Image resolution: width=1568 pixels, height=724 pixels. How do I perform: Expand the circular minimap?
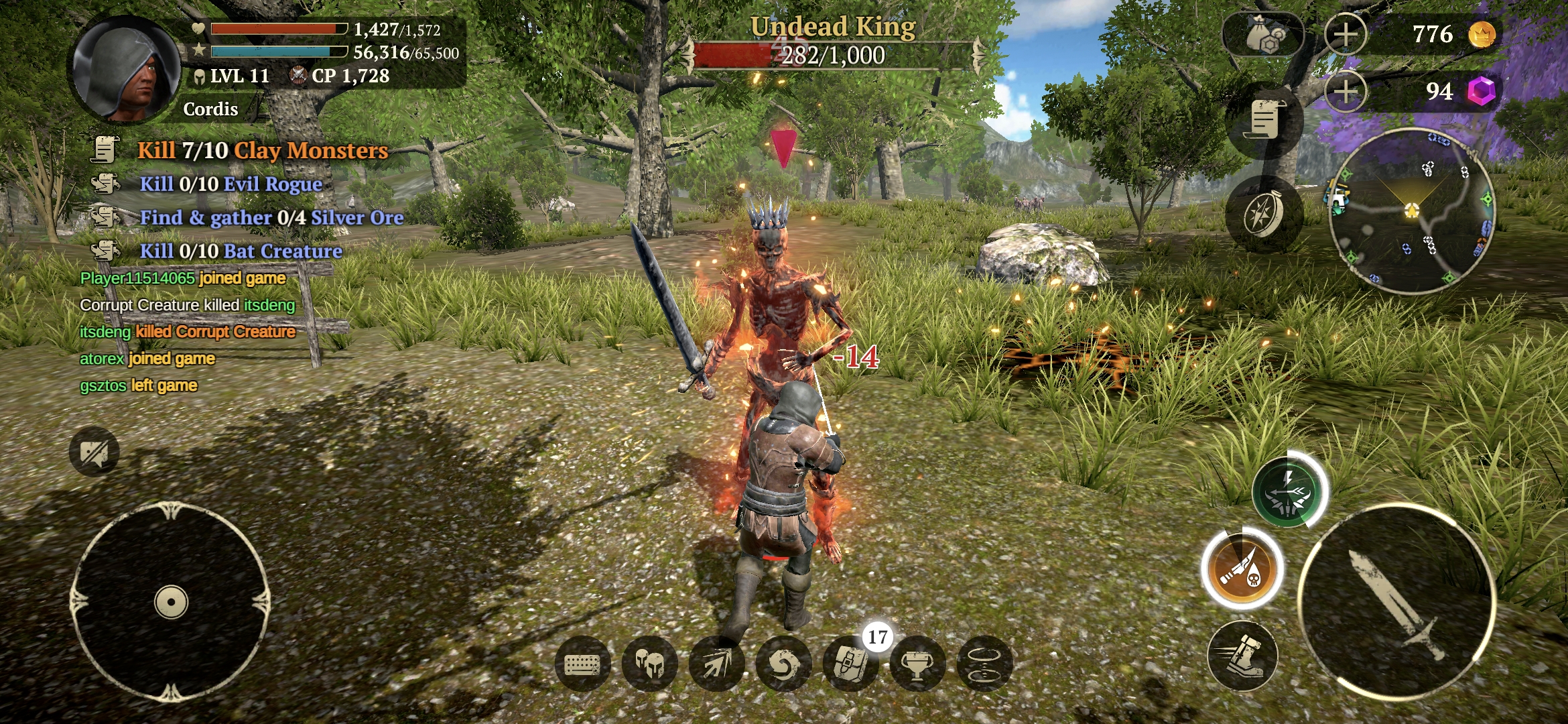coord(1412,211)
